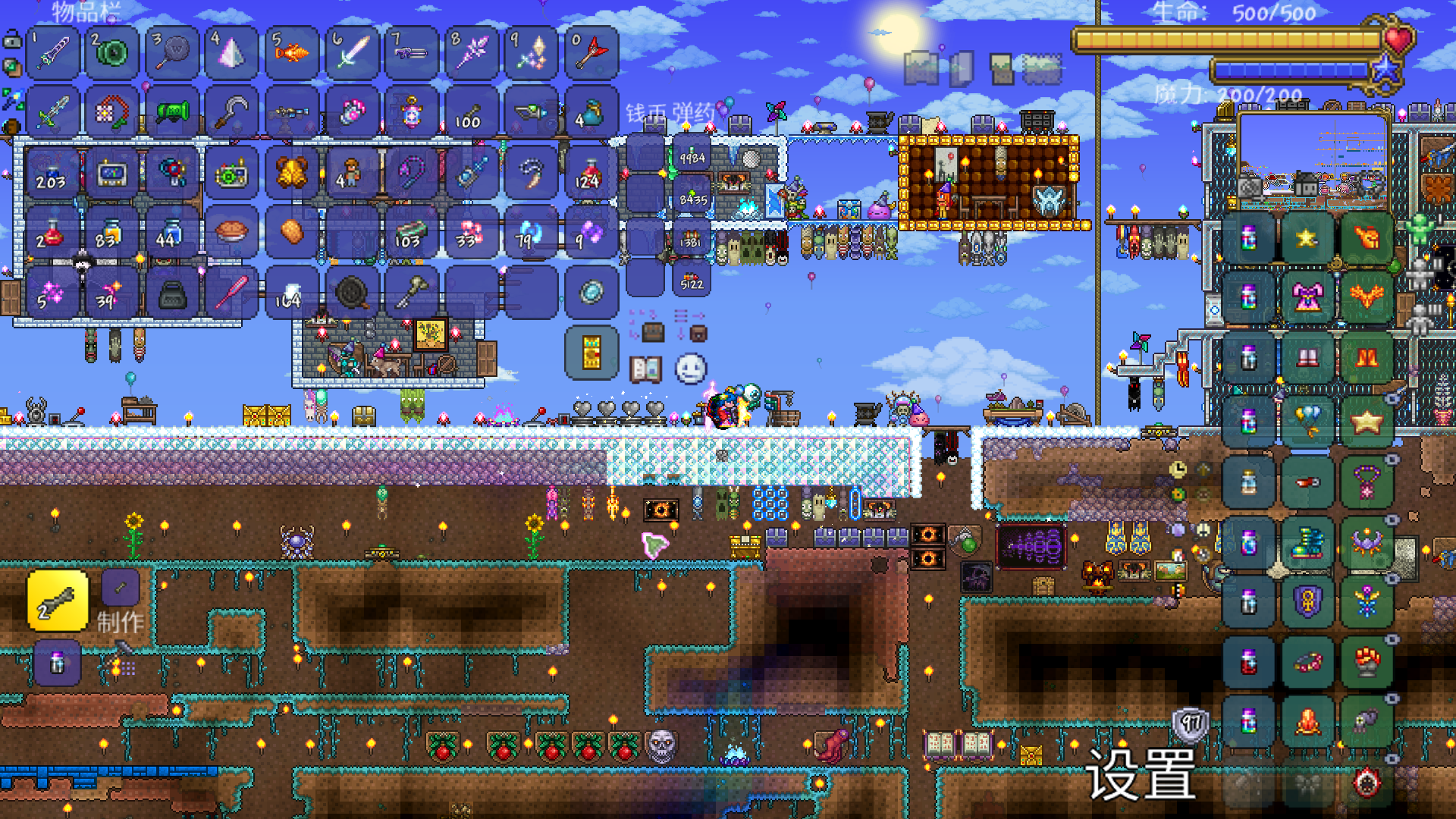This screenshot has width=1456, height=819.
Task: Select the Ankh Shield accessory slot
Action: coord(1307,603)
